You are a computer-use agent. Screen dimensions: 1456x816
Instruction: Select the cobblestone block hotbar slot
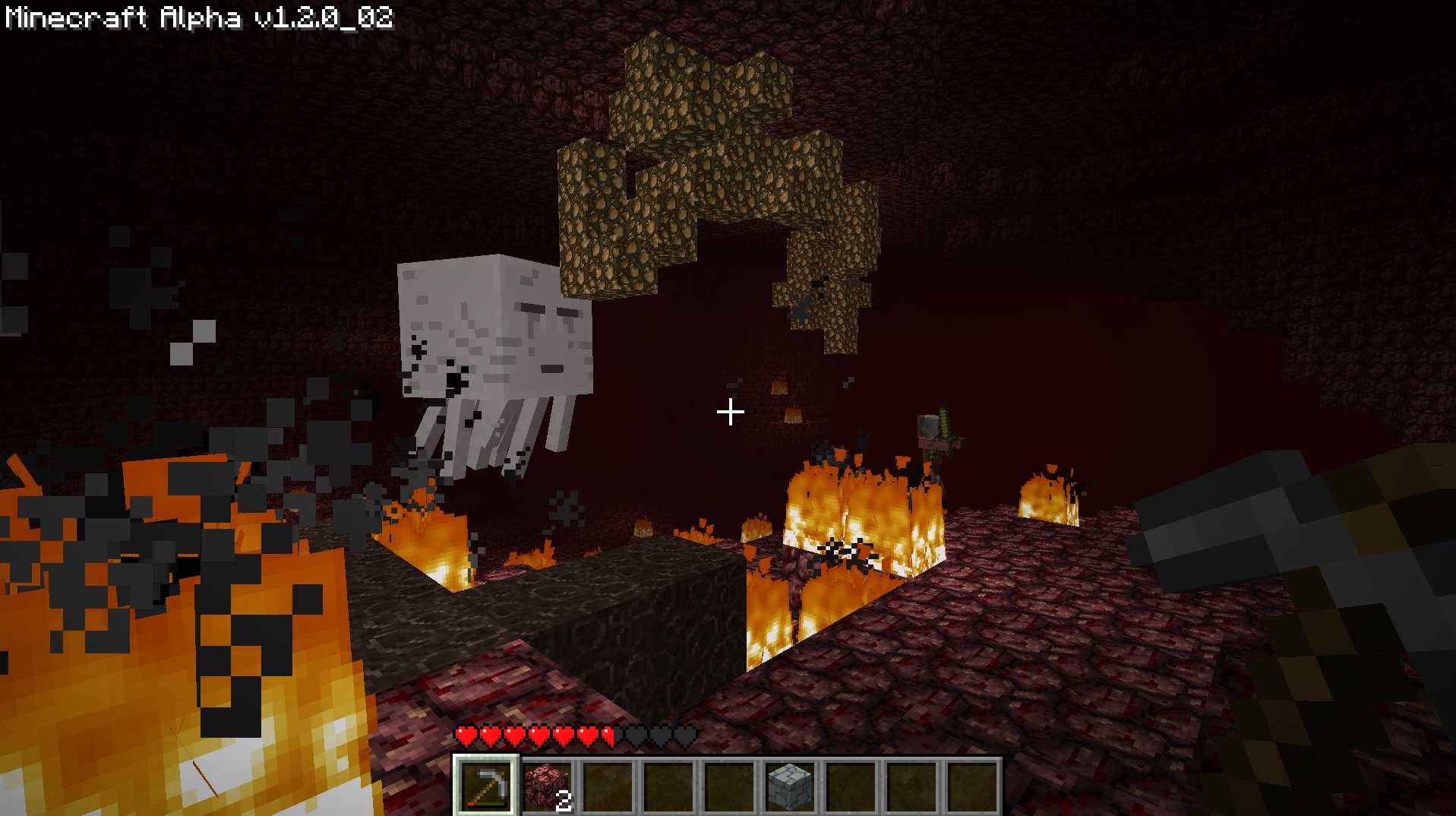790,786
